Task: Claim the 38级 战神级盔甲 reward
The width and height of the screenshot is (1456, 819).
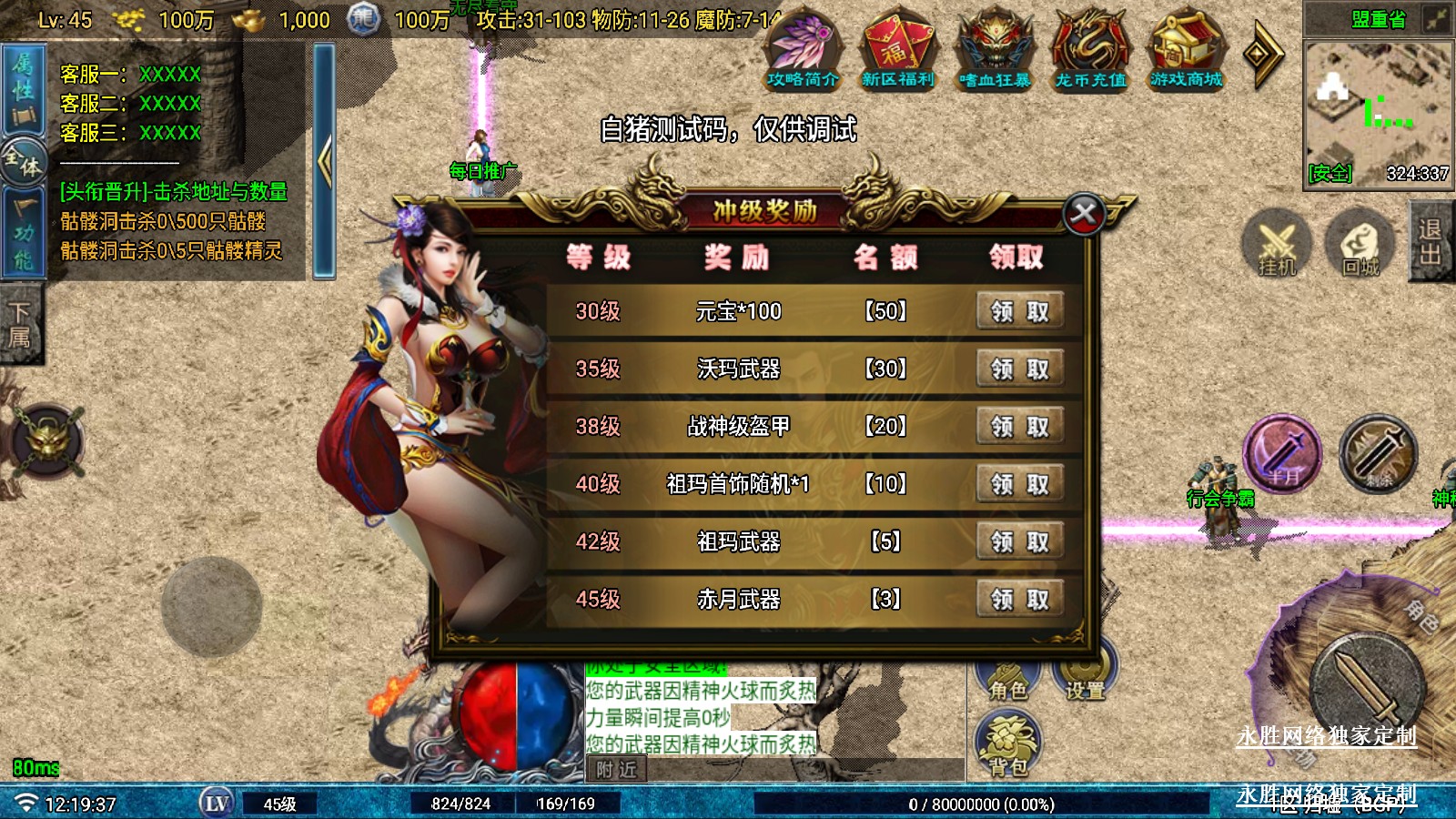Action: [x=1020, y=426]
